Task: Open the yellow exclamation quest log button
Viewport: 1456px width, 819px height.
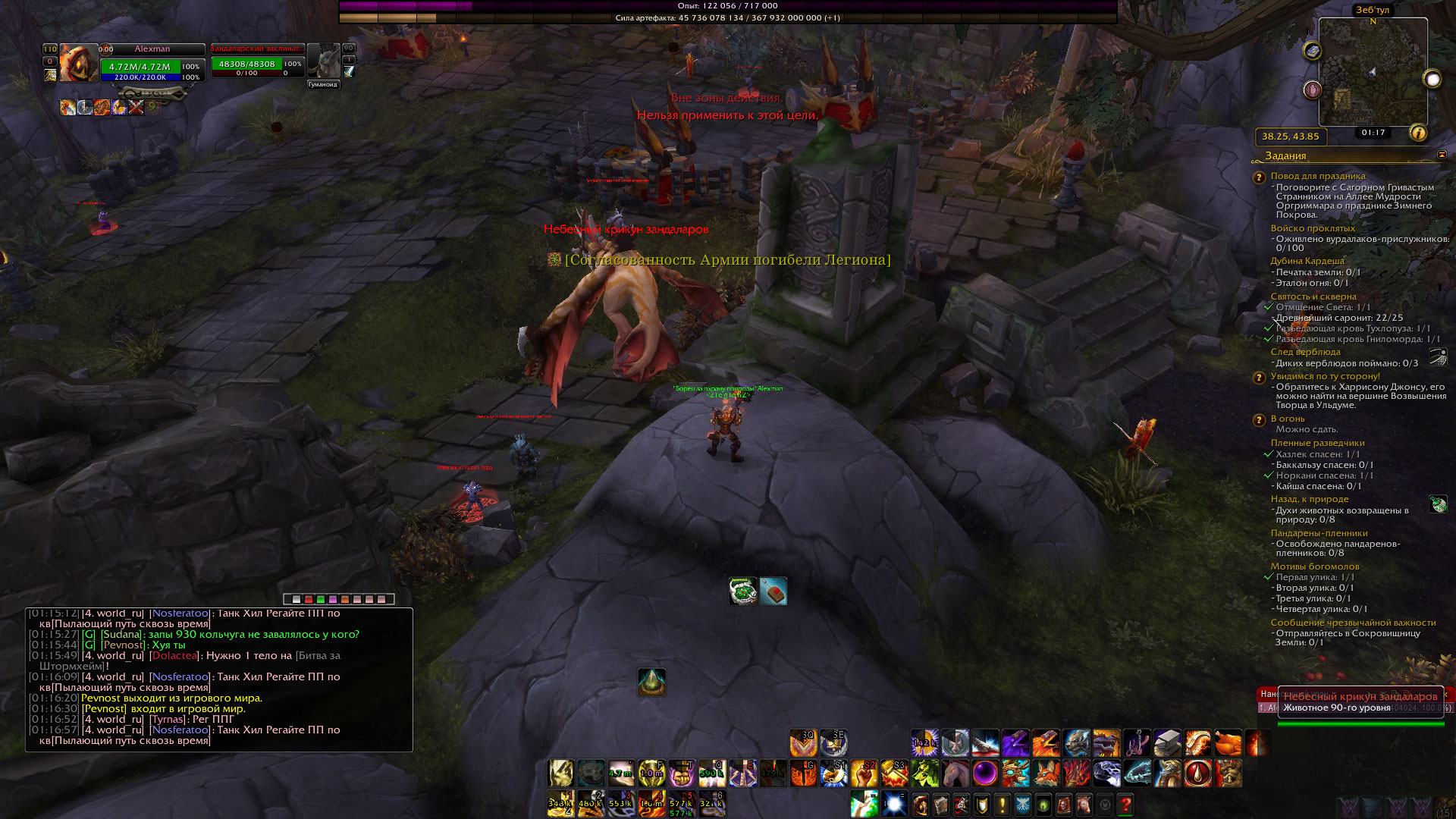Action: [1003, 804]
